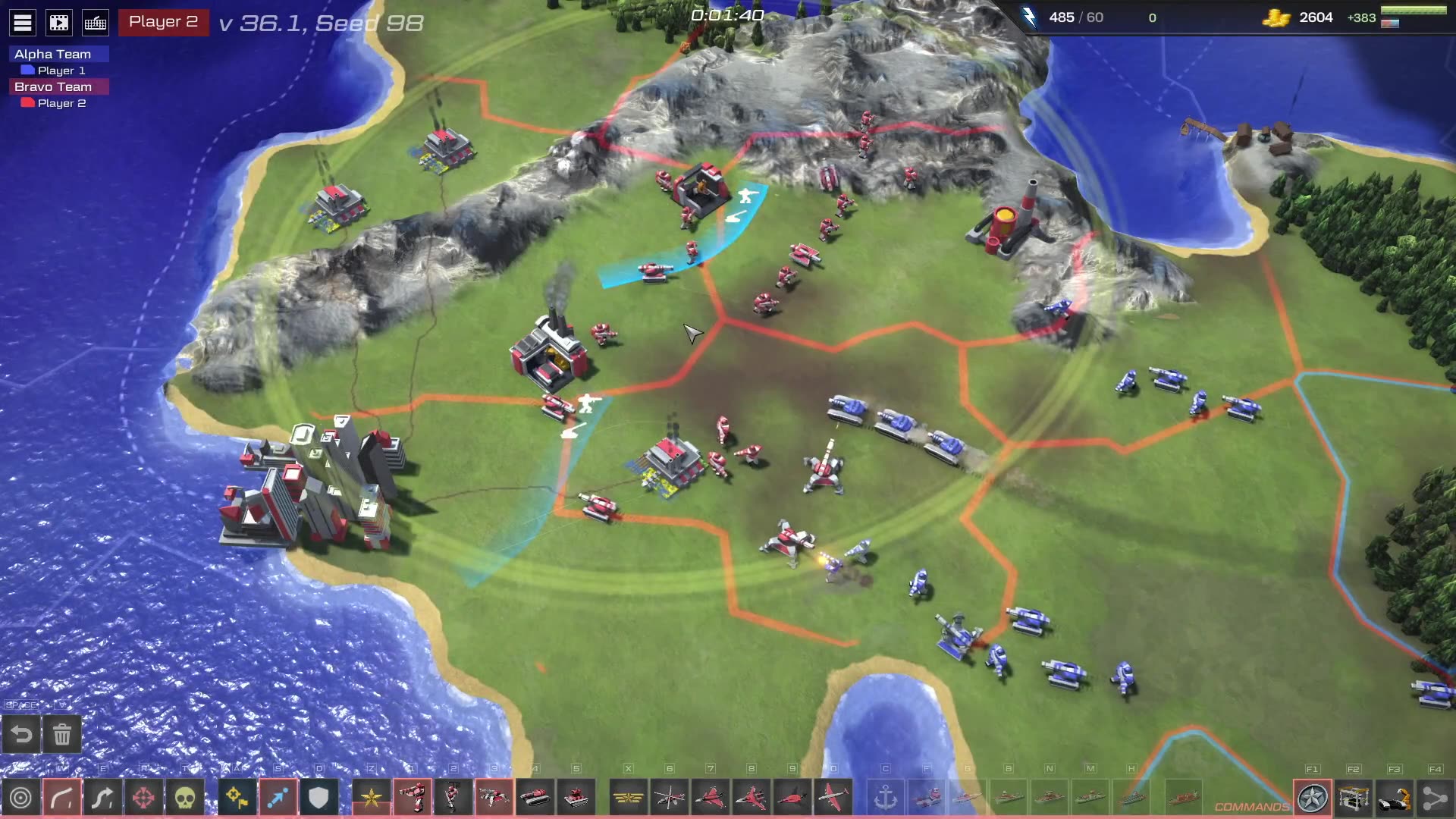This screenshot has height=819, width=1456.
Task: Toggle the grey shield defend command
Action: (318, 798)
